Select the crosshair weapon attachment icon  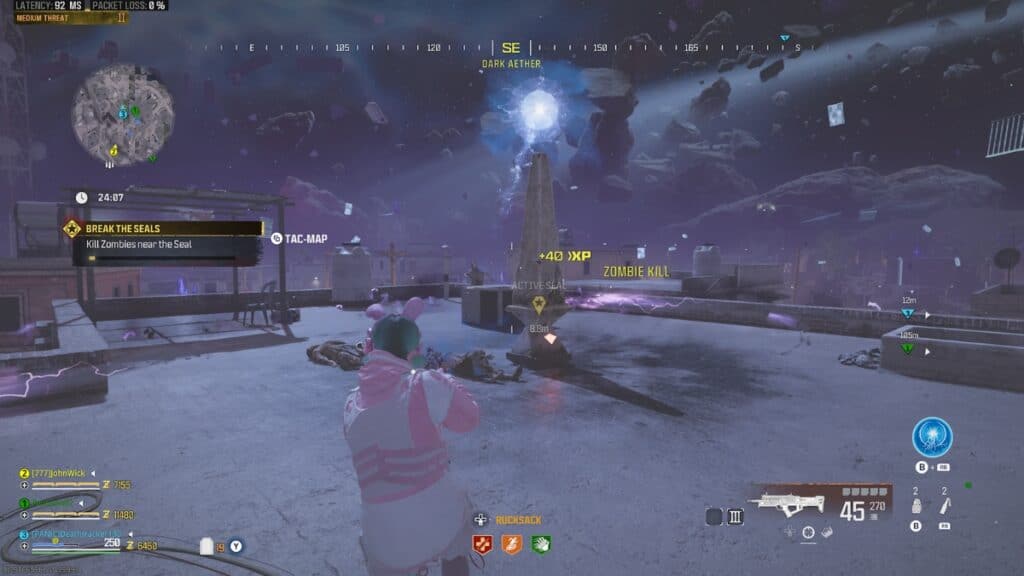point(809,532)
